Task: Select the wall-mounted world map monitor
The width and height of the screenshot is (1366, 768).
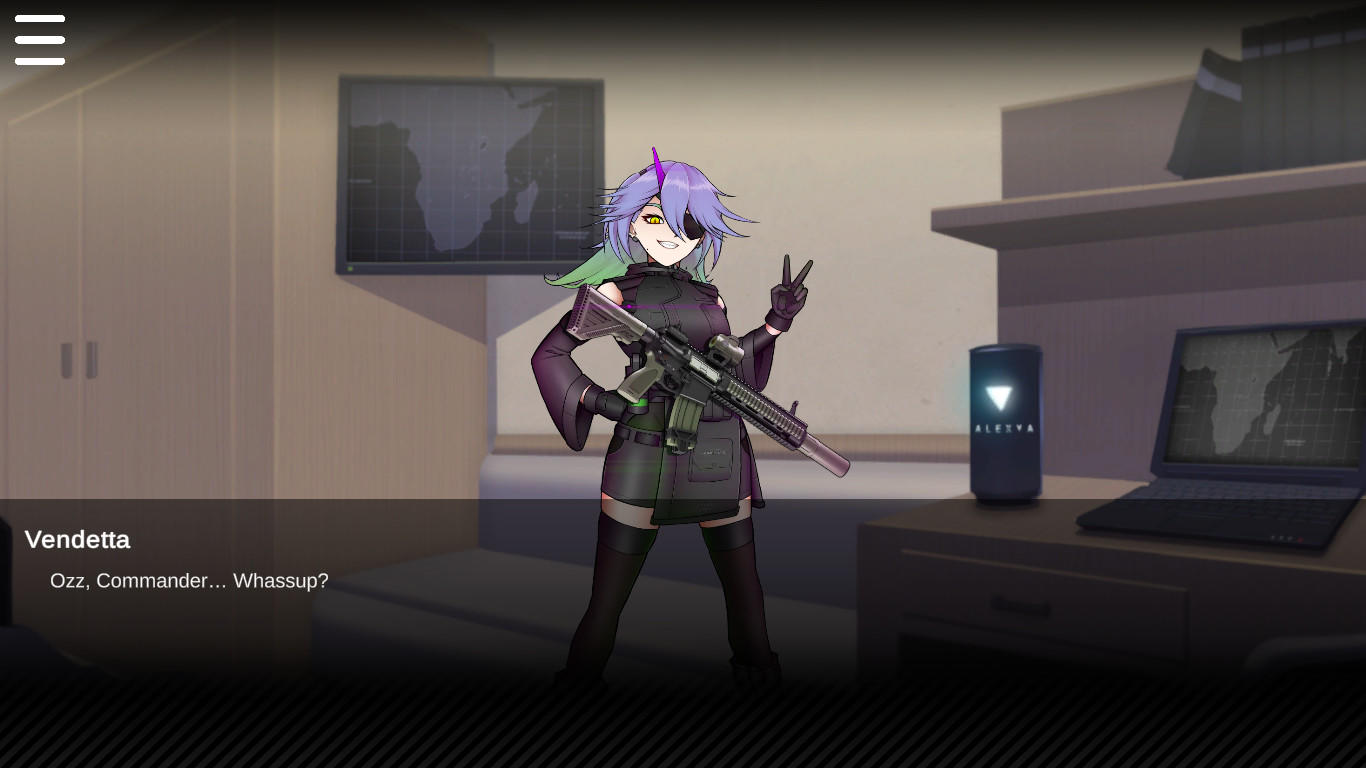Action: point(470,170)
